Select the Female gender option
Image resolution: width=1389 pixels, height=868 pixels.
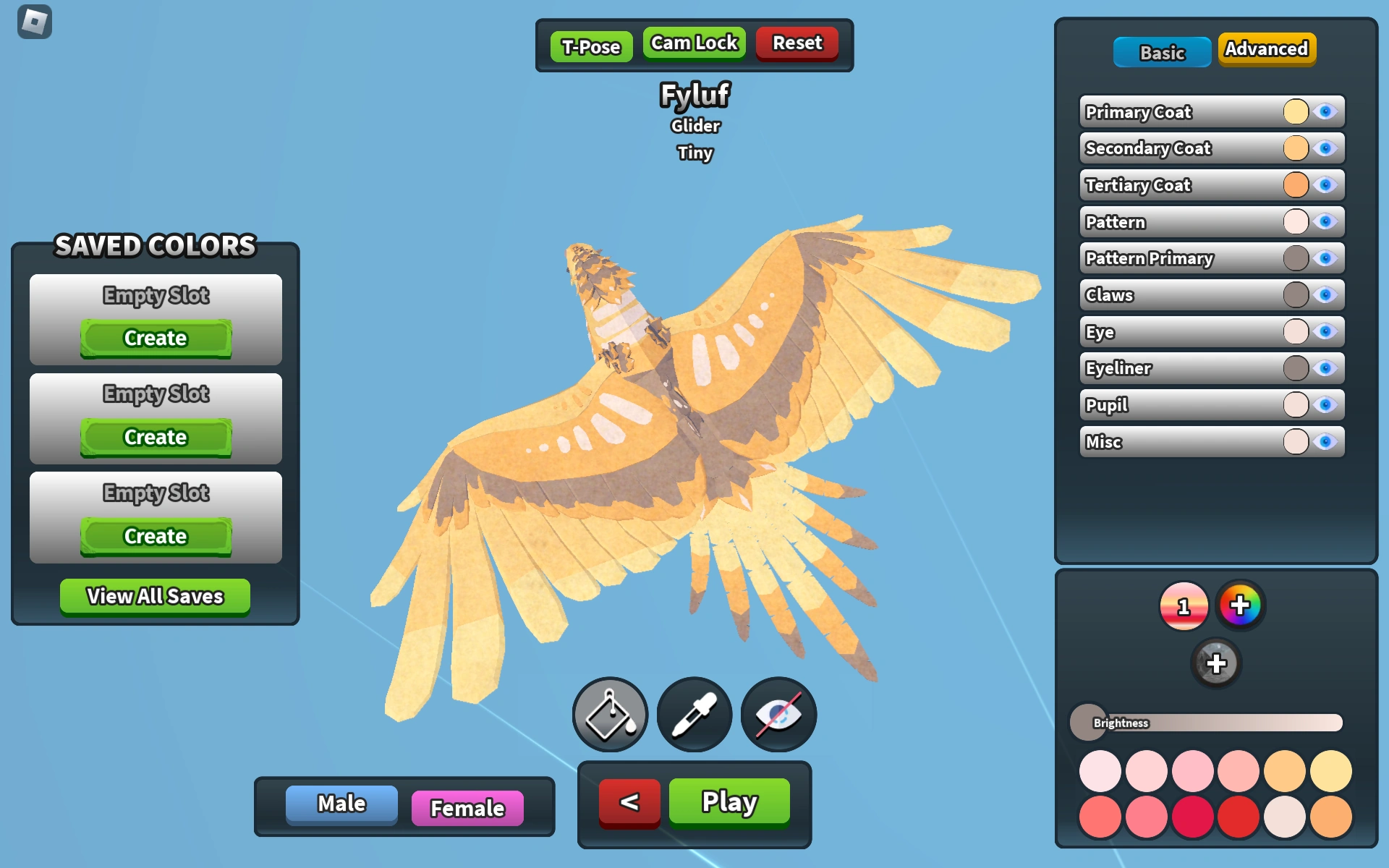pos(467,806)
